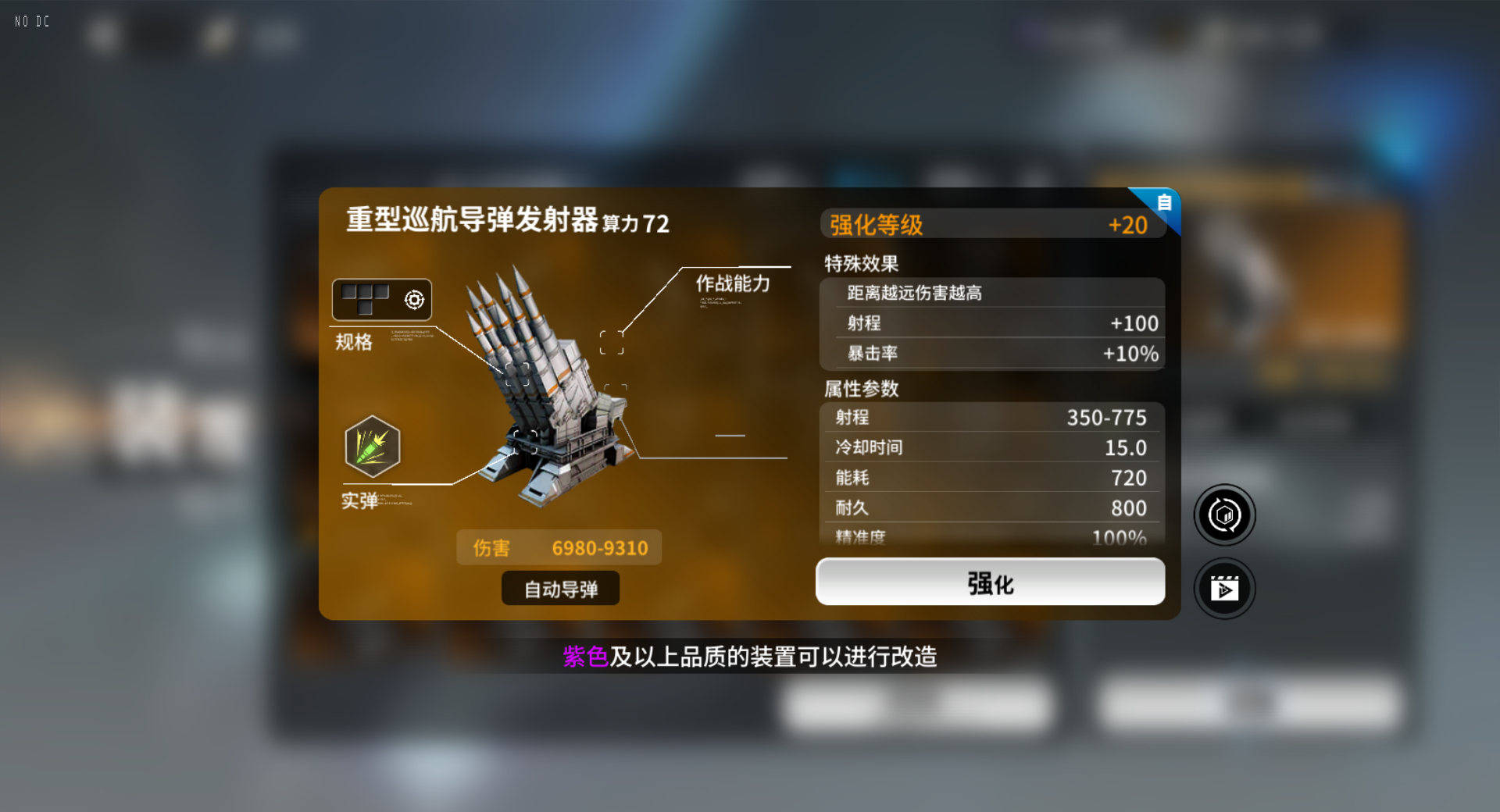Click the video preview clapperboard icon
Image resolution: width=1500 pixels, height=812 pixels.
tap(1224, 588)
